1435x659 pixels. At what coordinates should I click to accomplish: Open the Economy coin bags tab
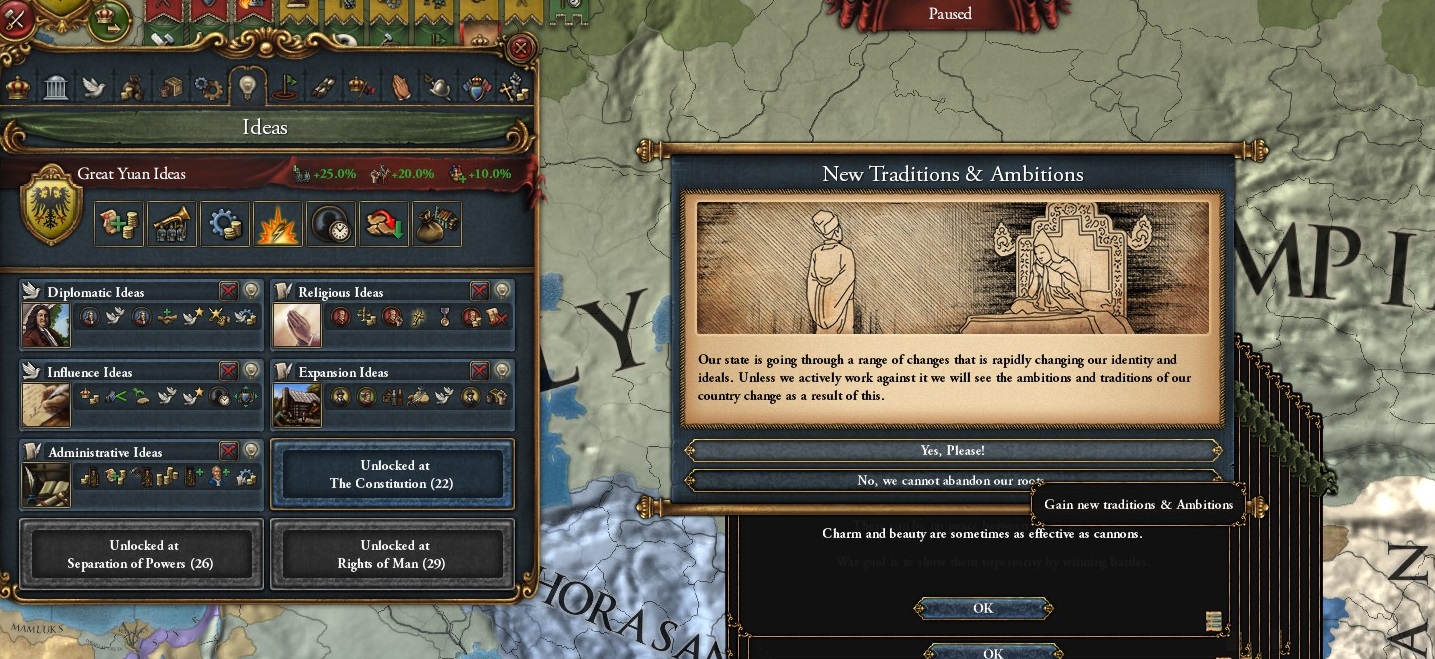(x=132, y=88)
